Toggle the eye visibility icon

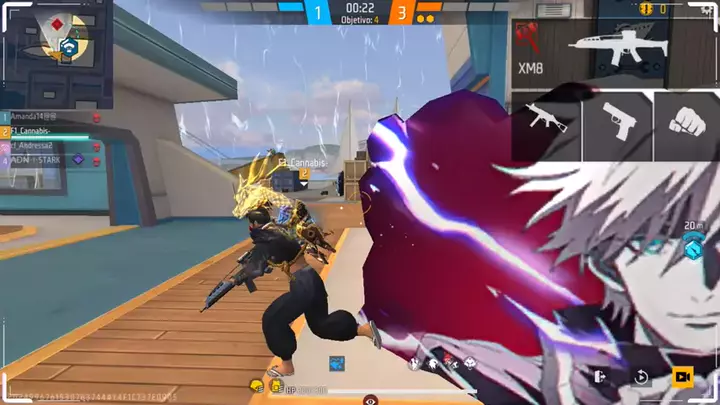[371, 399]
